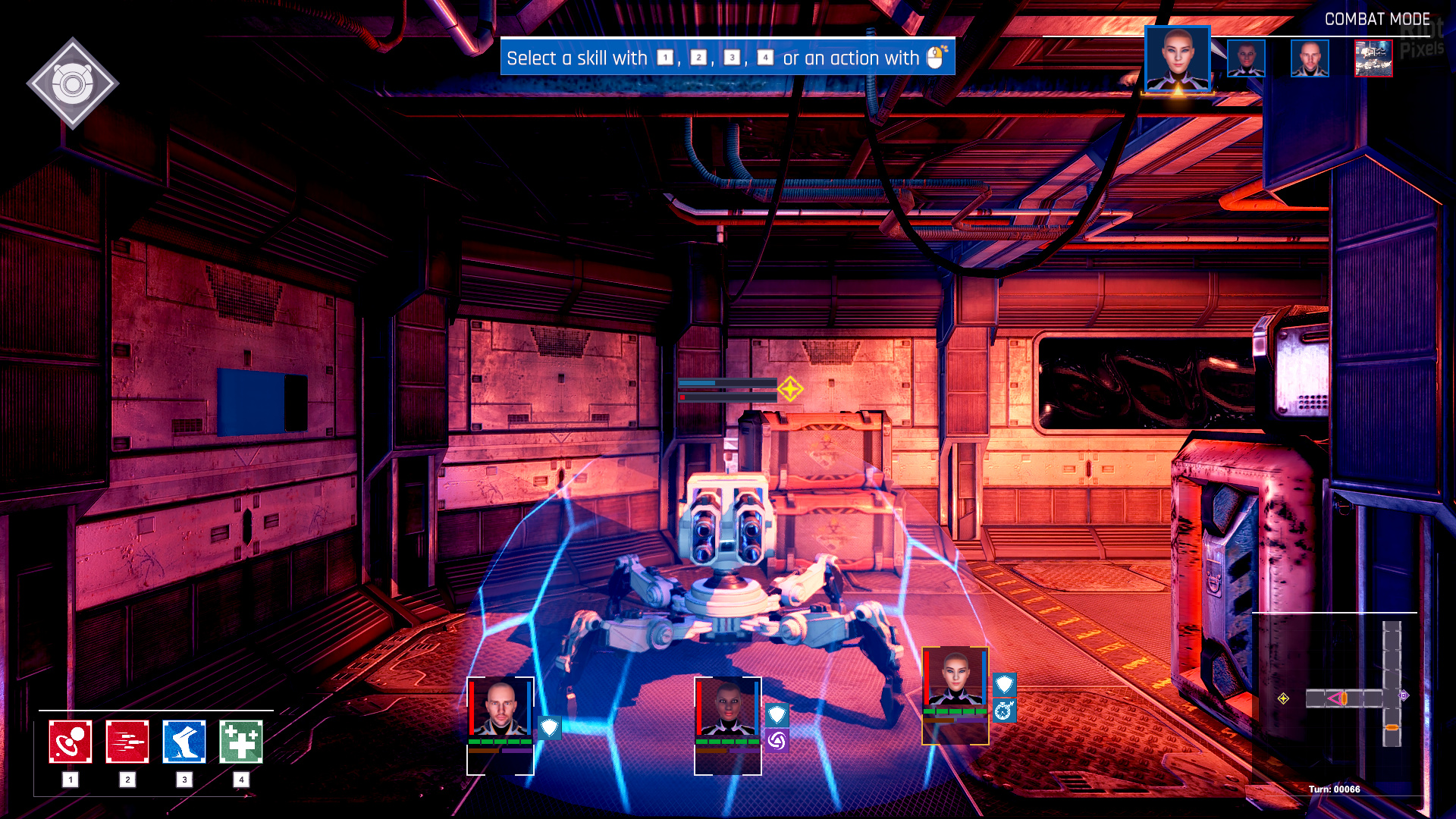Open the diamond robot emblem menu

(x=73, y=83)
